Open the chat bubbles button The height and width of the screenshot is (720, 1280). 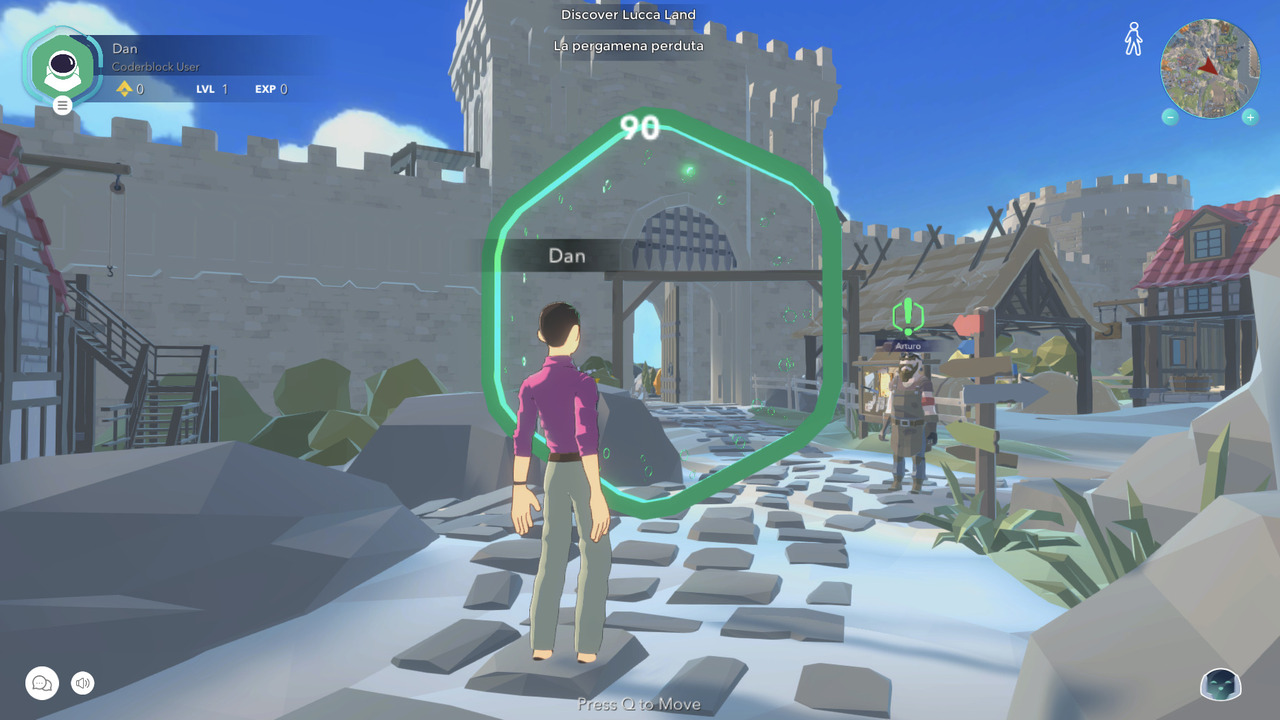[x=42, y=683]
